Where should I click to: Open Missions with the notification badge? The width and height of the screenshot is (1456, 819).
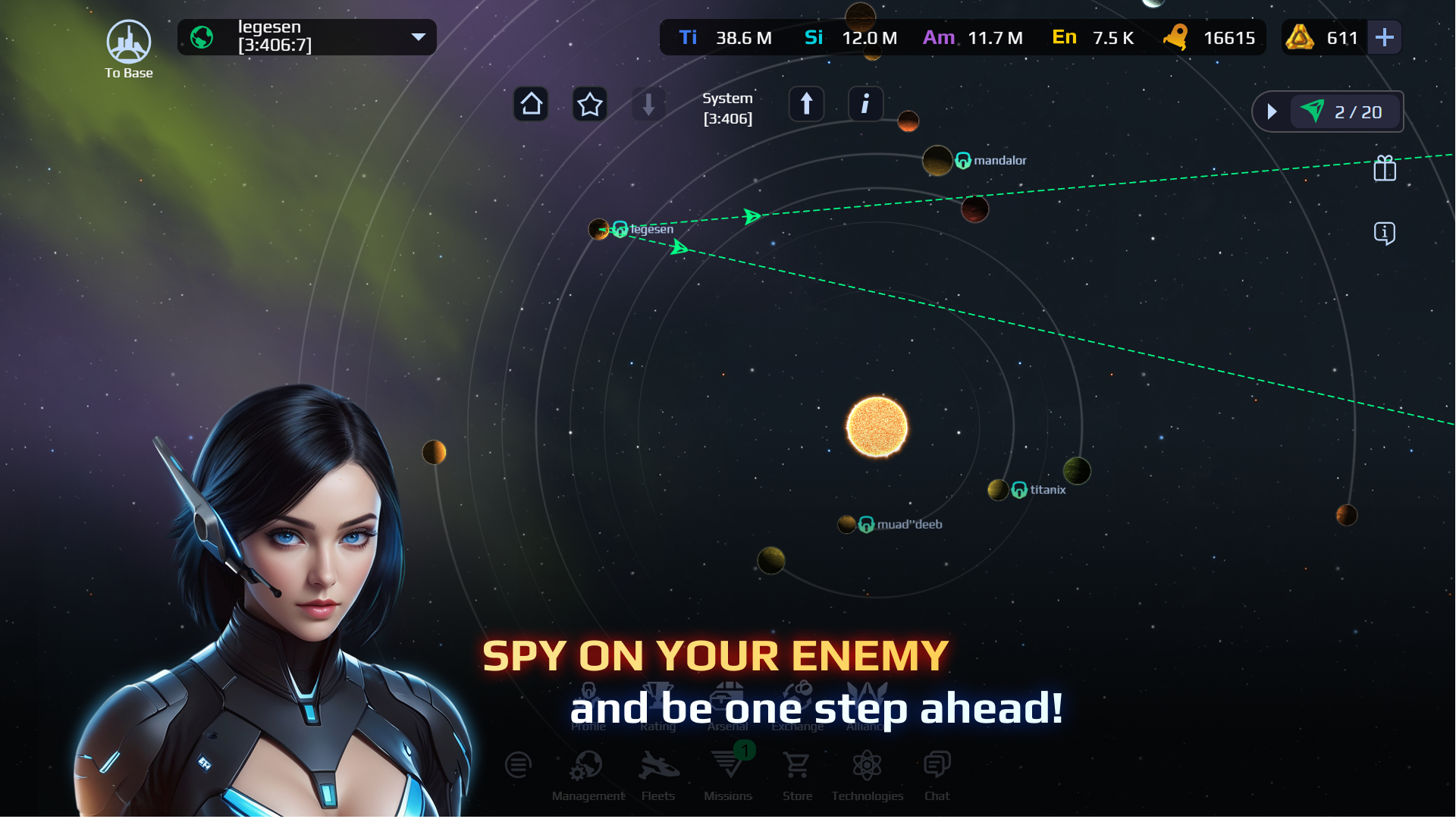(727, 766)
